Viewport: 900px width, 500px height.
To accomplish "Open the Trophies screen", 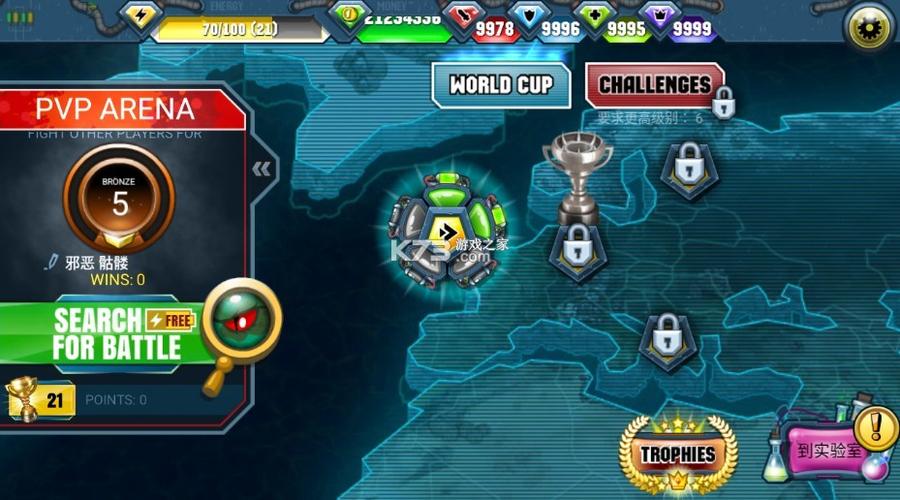I will [678, 454].
